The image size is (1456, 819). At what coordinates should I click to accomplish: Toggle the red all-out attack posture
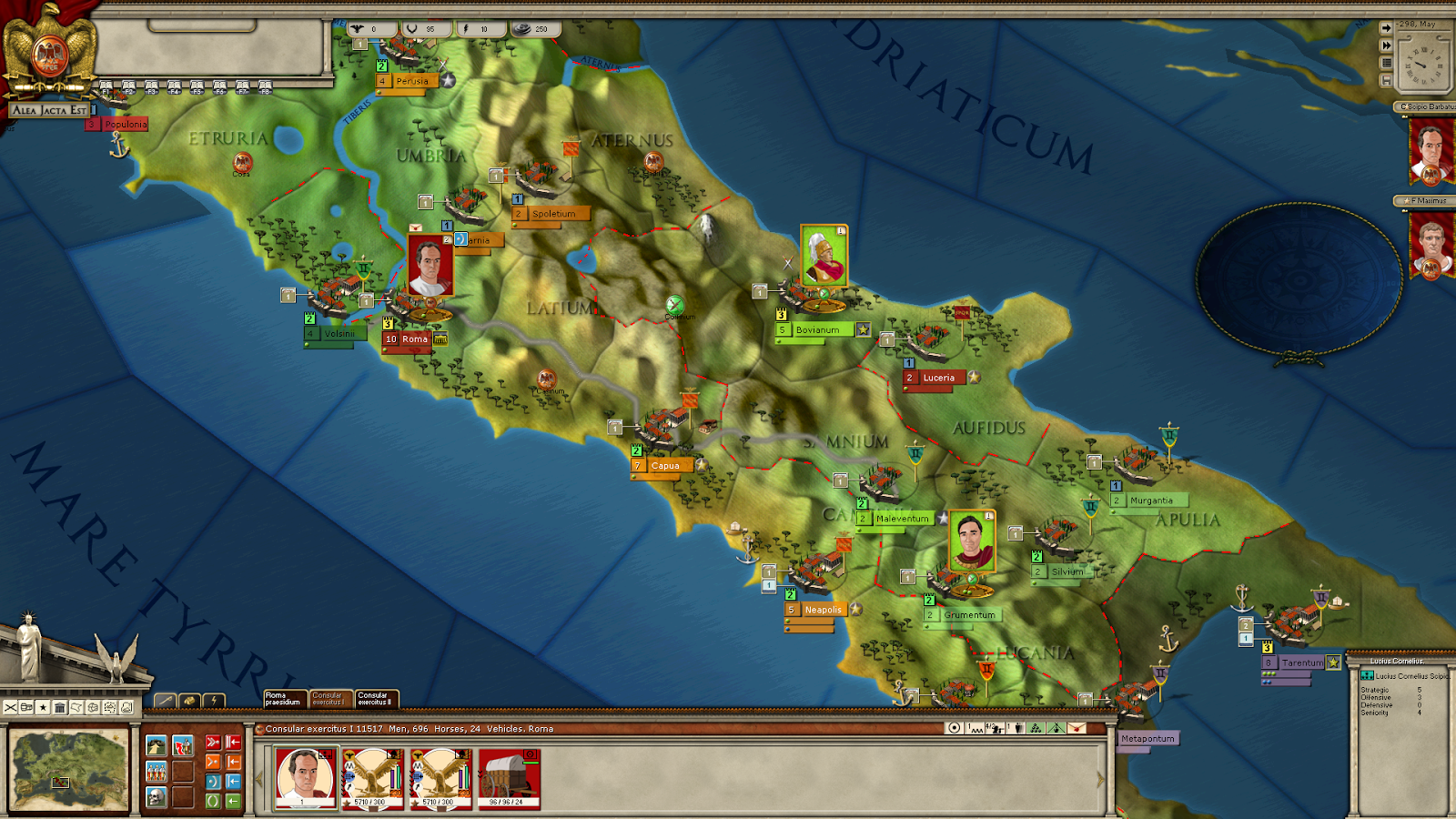[x=213, y=743]
